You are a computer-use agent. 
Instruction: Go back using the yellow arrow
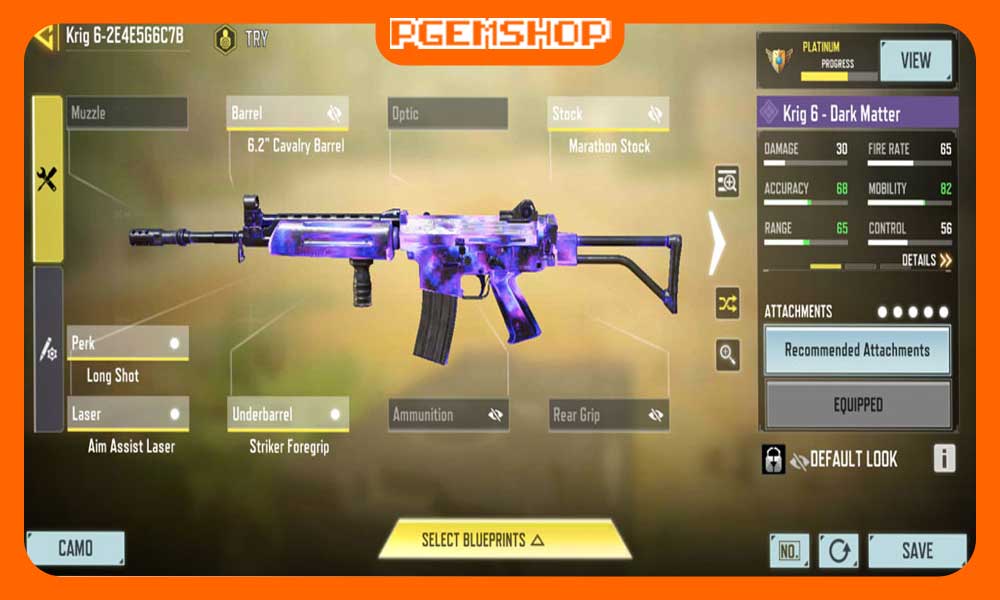(45, 37)
